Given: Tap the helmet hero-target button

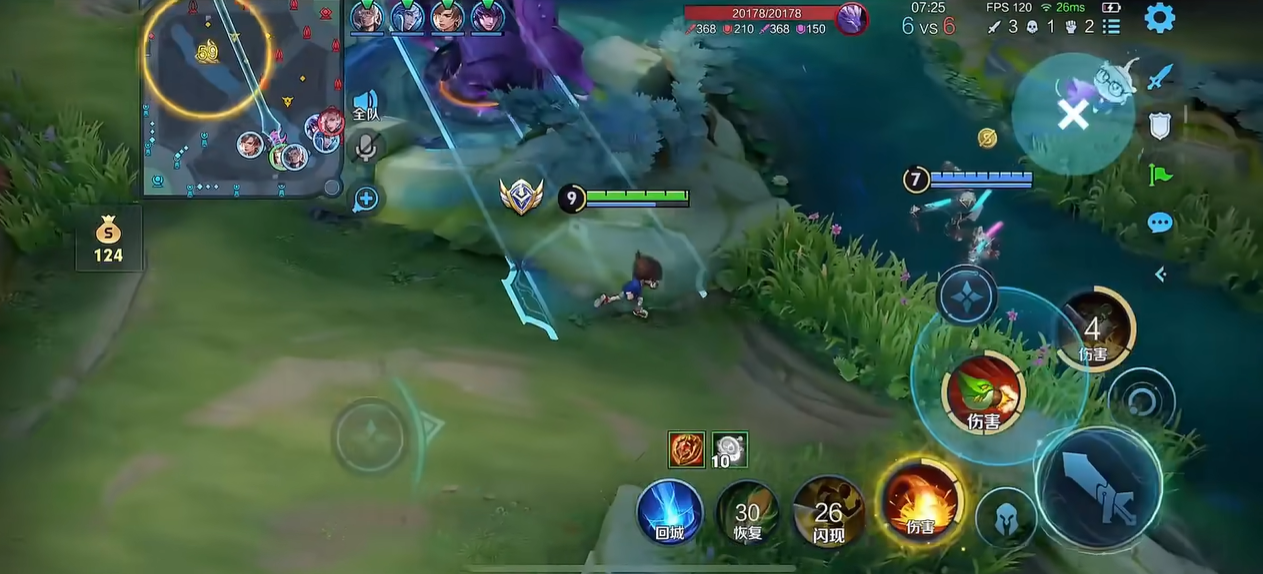Looking at the screenshot, I should pos(1005,517).
